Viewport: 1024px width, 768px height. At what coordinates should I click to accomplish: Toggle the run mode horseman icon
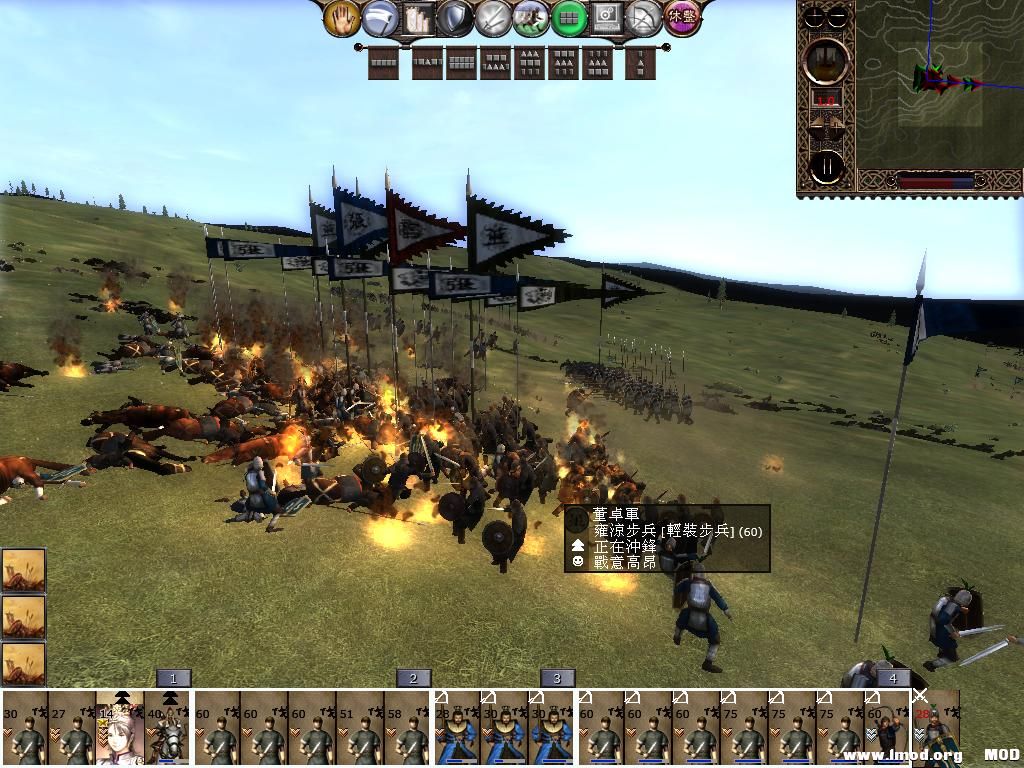pos(530,17)
